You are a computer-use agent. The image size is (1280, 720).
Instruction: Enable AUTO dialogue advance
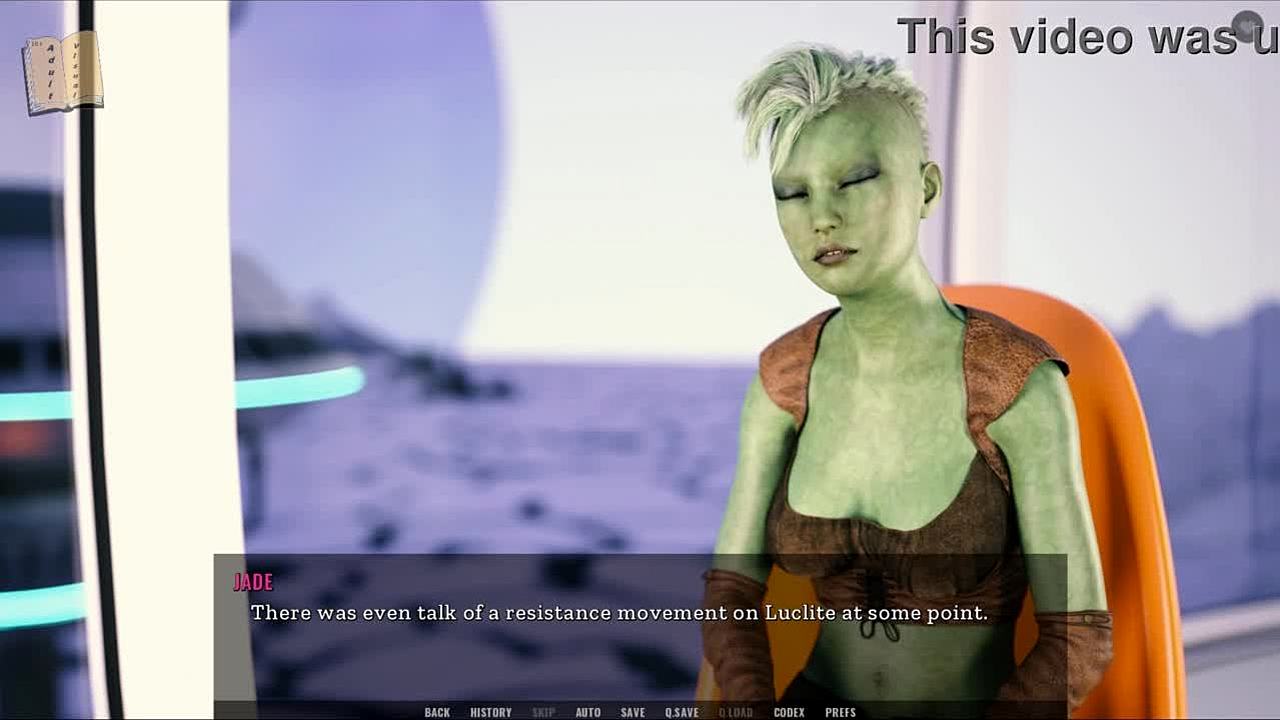pos(588,712)
